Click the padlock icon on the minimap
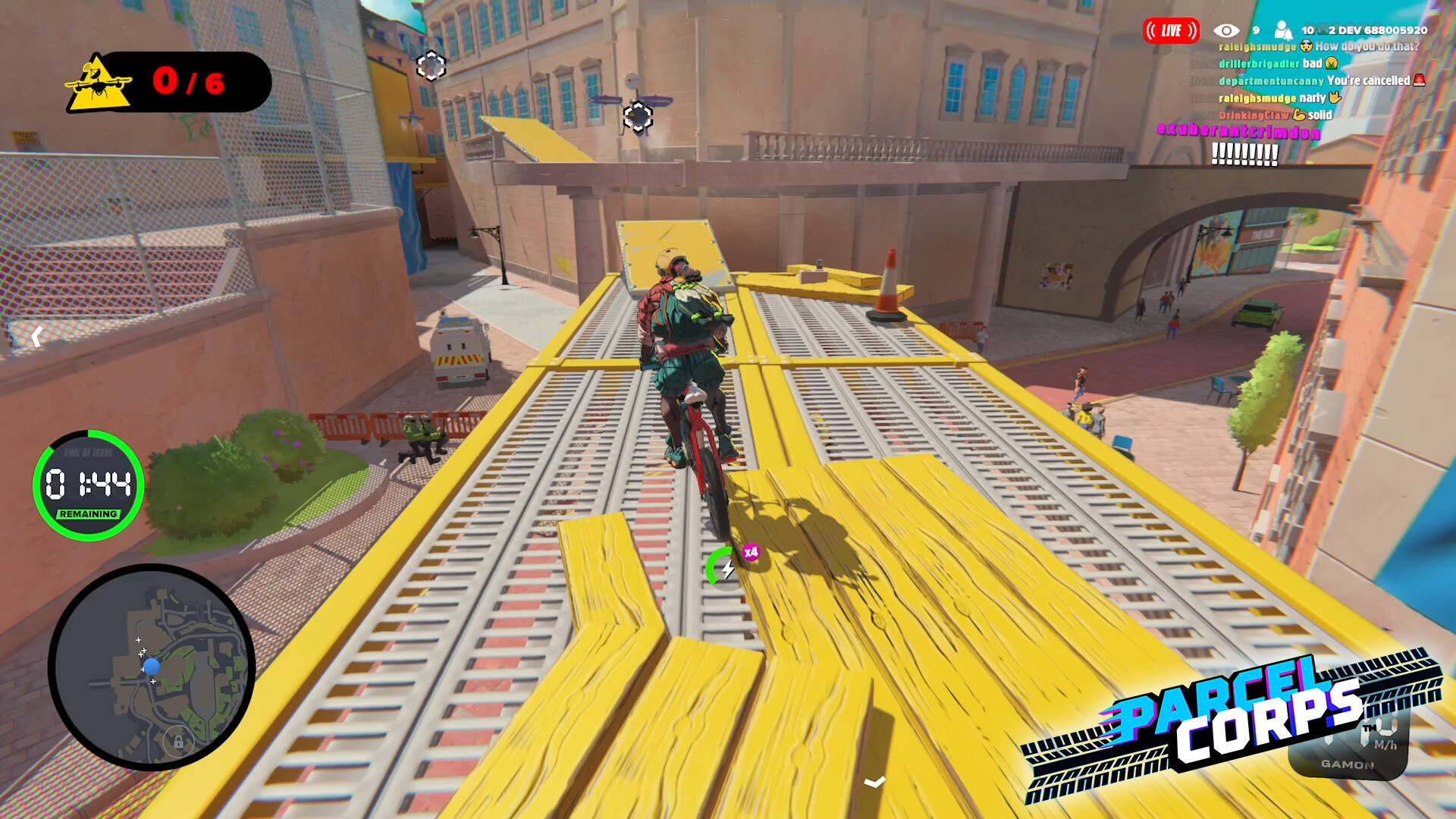The height and width of the screenshot is (819, 1456). point(178,741)
